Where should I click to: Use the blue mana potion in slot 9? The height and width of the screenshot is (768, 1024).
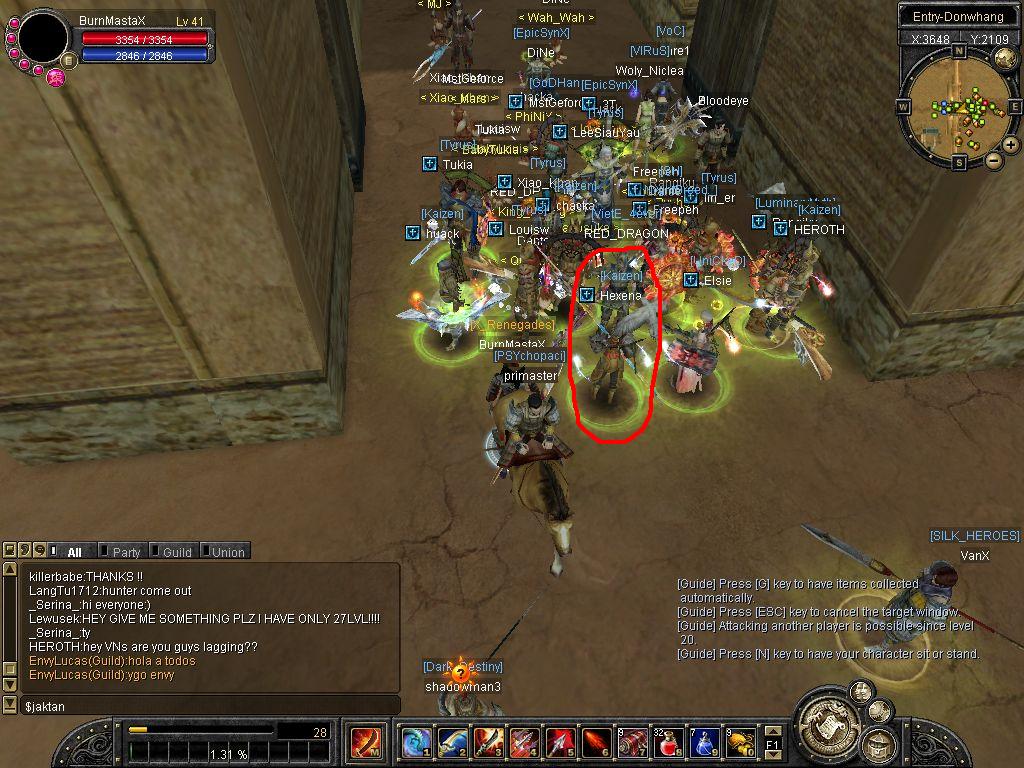(704, 743)
